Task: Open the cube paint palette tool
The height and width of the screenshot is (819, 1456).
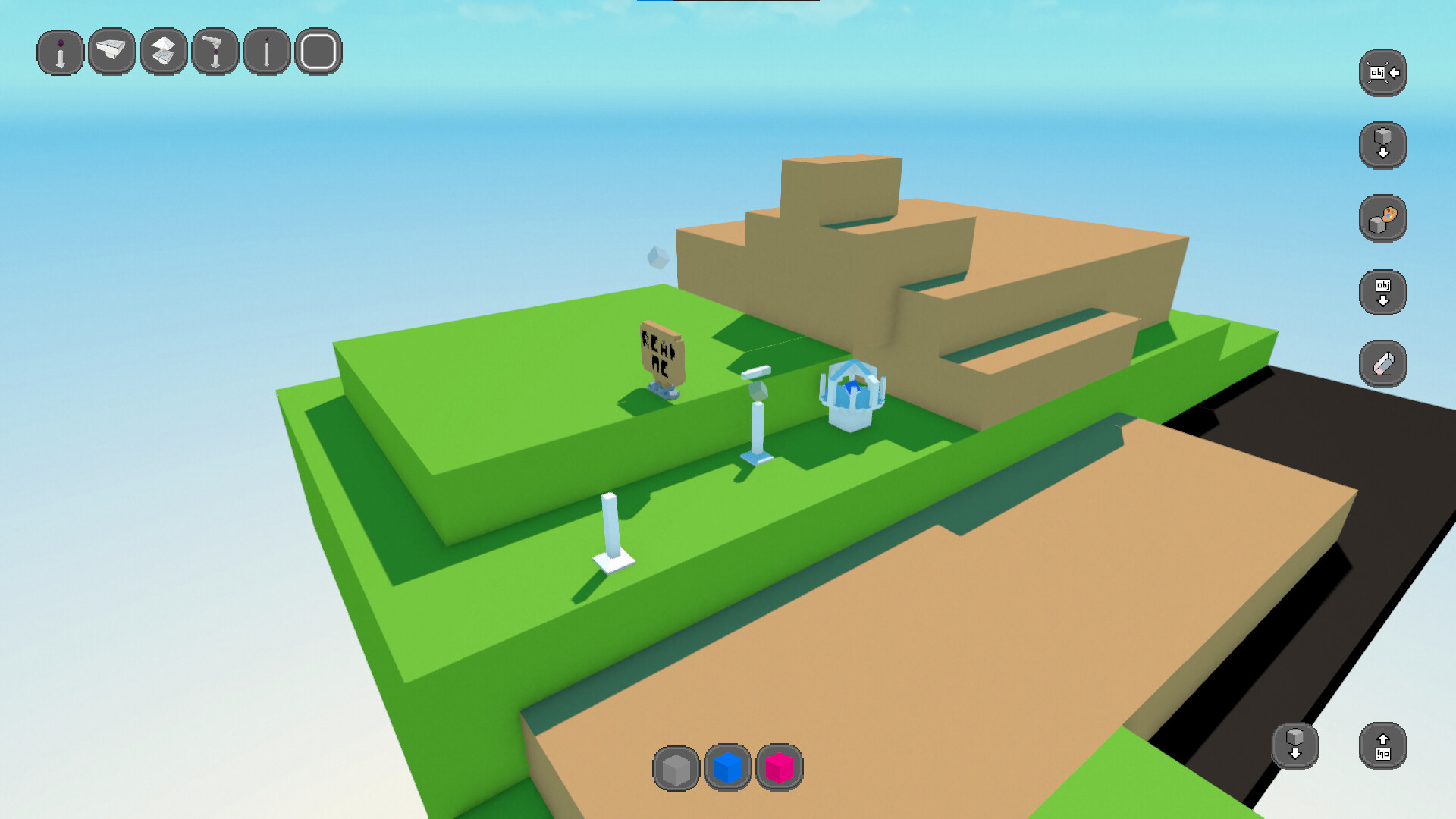Action: [x=1382, y=218]
